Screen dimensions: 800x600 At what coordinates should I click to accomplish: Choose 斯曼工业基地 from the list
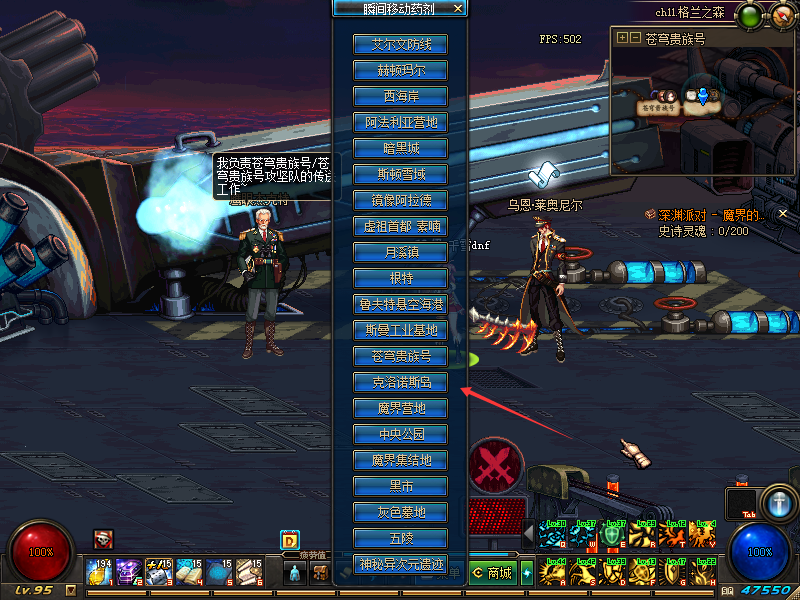coord(400,330)
